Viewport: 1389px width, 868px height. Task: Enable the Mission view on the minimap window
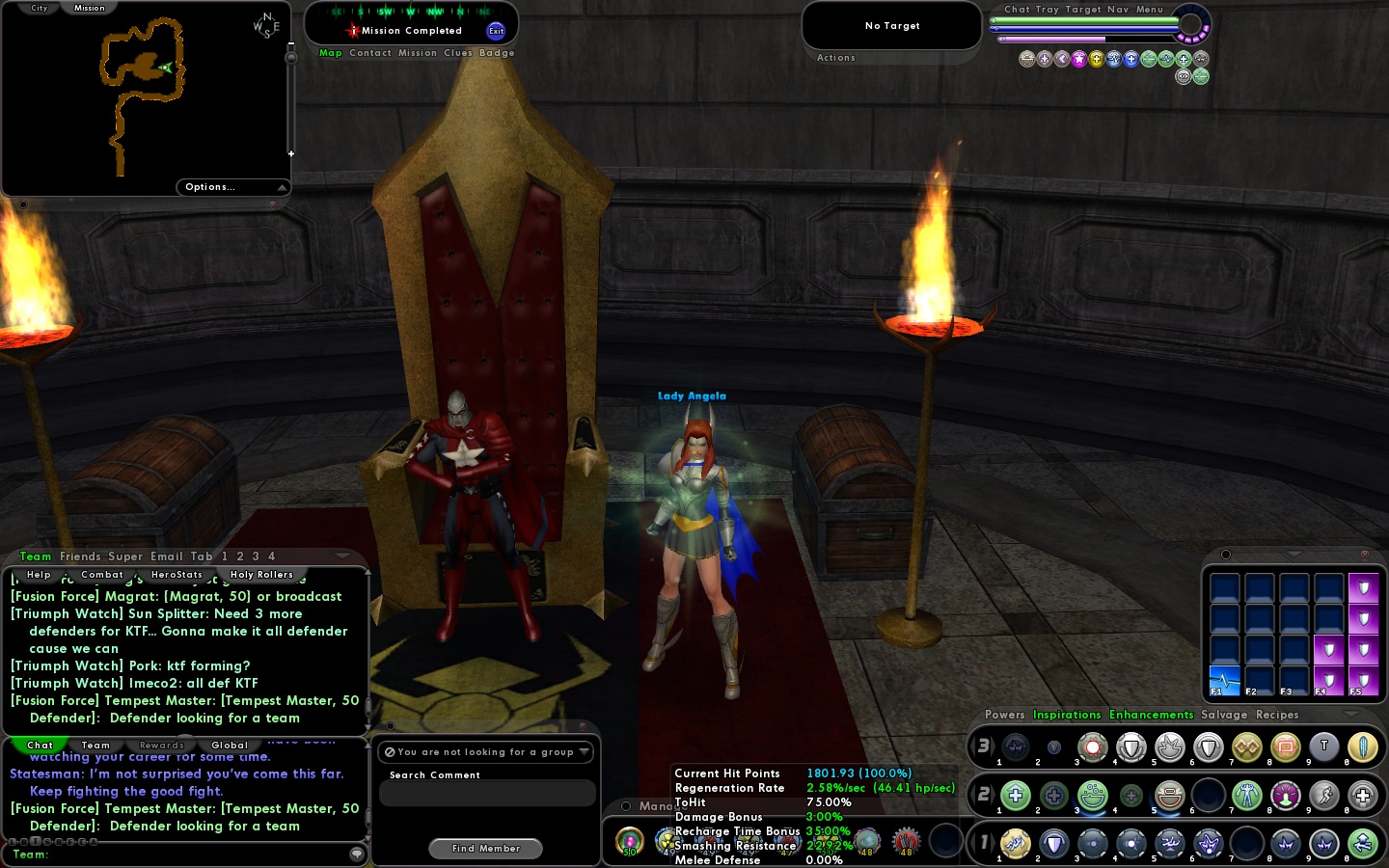[89, 8]
